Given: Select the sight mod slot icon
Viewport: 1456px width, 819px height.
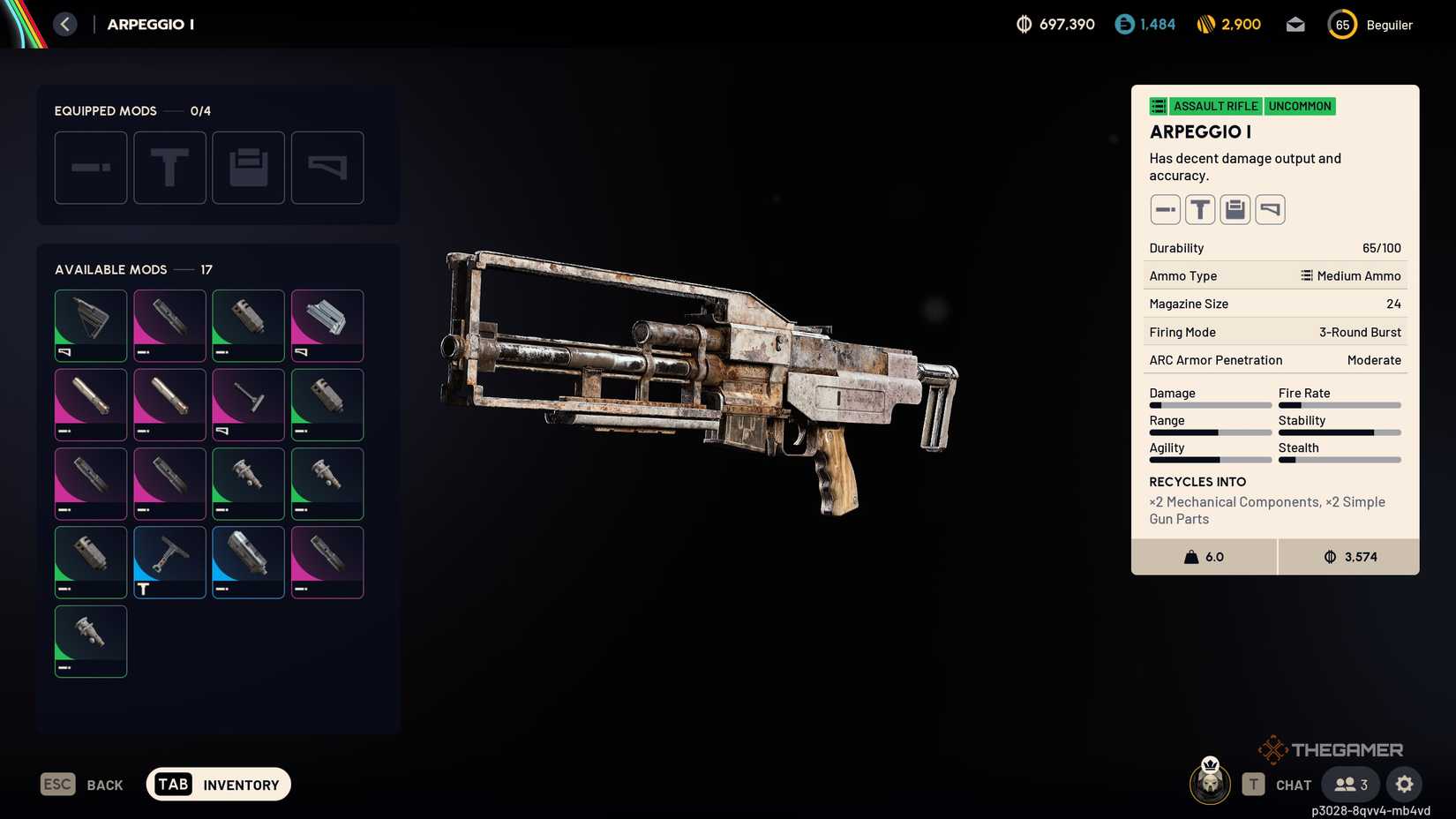Looking at the screenshot, I should coord(169,168).
